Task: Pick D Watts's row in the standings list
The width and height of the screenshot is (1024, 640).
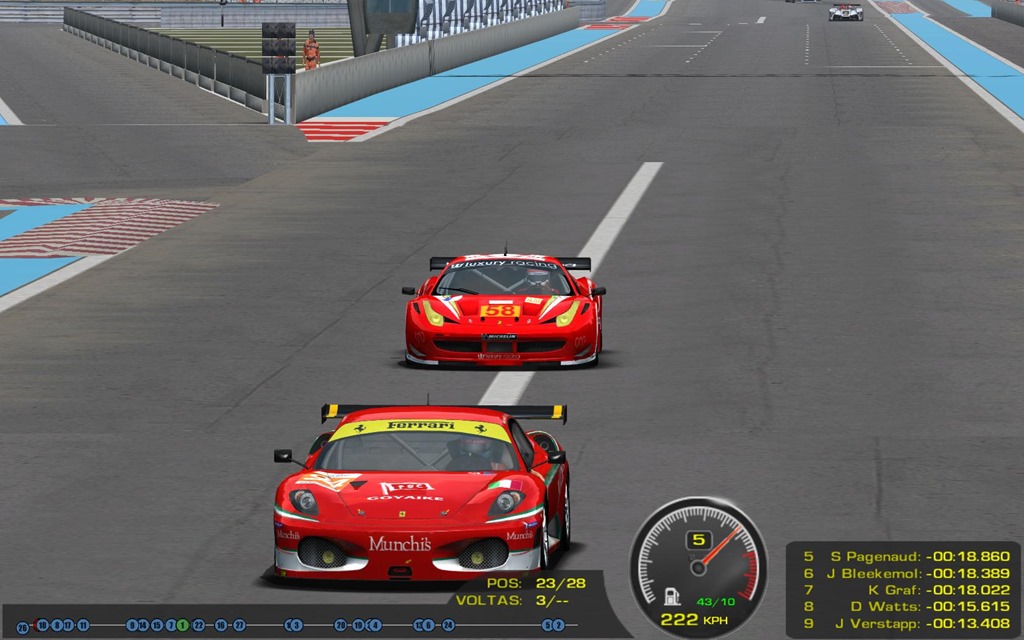Action: (x=905, y=606)
